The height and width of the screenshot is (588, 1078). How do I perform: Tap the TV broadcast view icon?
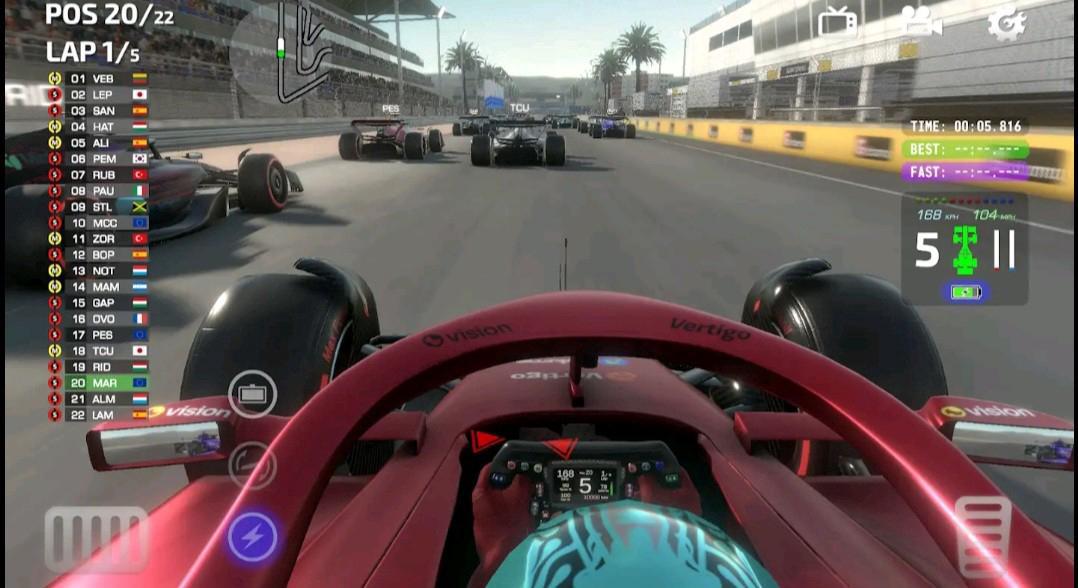837,22
